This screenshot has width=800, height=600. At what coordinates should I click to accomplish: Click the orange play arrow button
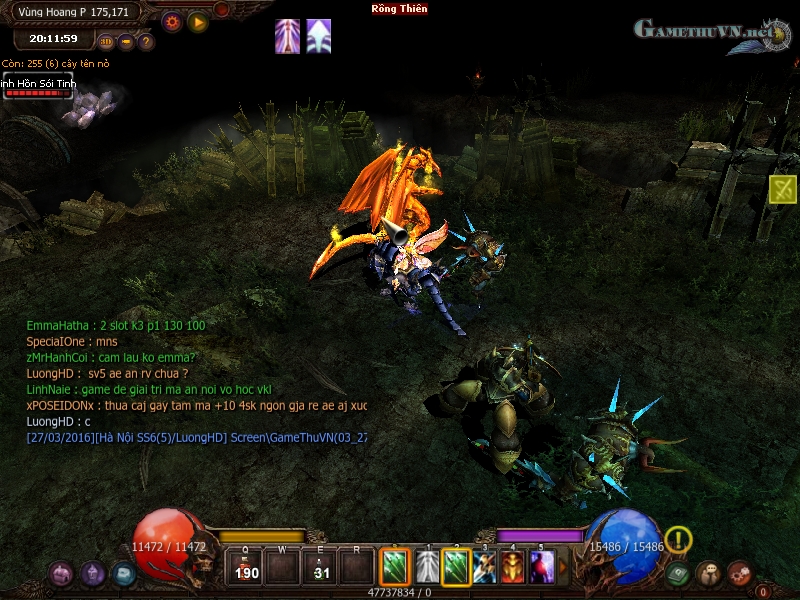pyautogui.click(x=198, y=20)
